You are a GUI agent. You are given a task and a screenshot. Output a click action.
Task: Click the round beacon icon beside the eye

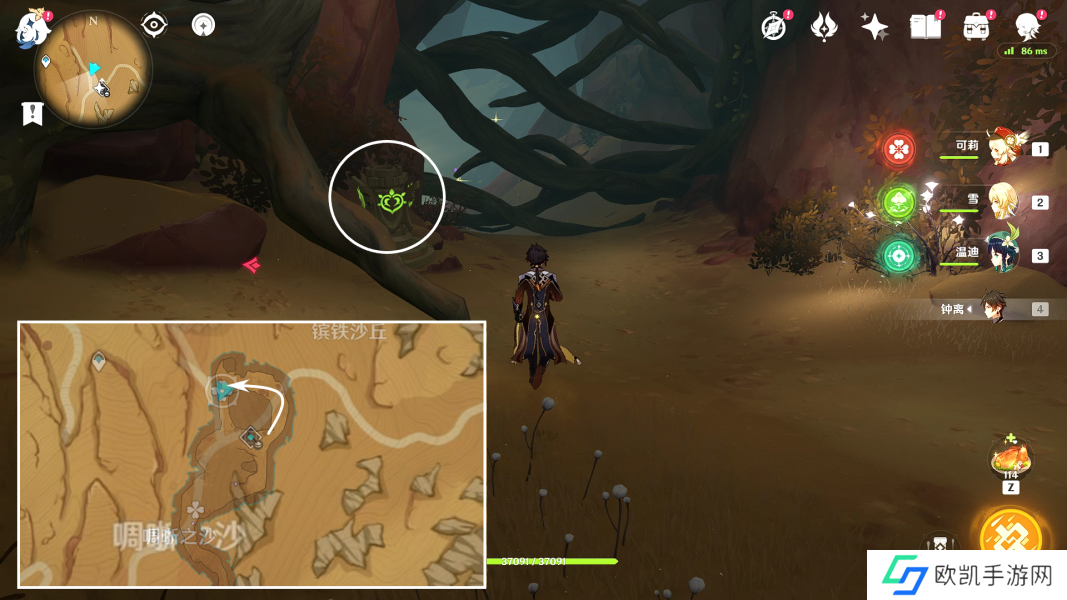click(x=203, y=25)
